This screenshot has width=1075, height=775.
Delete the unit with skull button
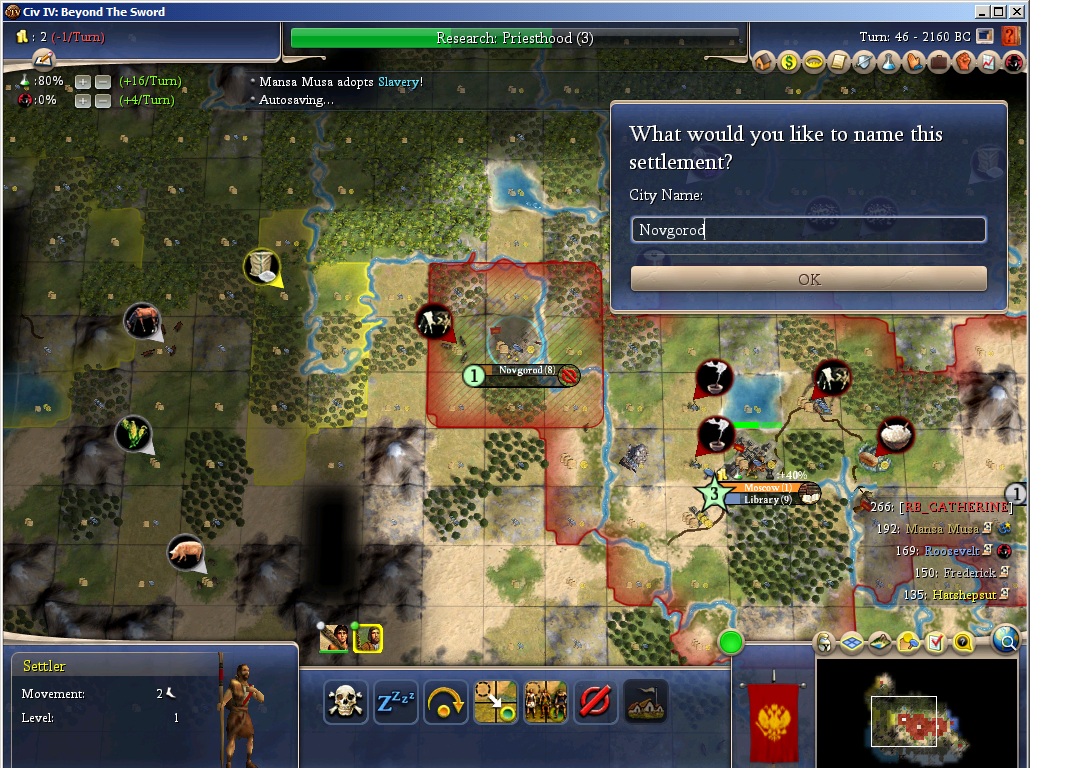click(x=345, y=702)
